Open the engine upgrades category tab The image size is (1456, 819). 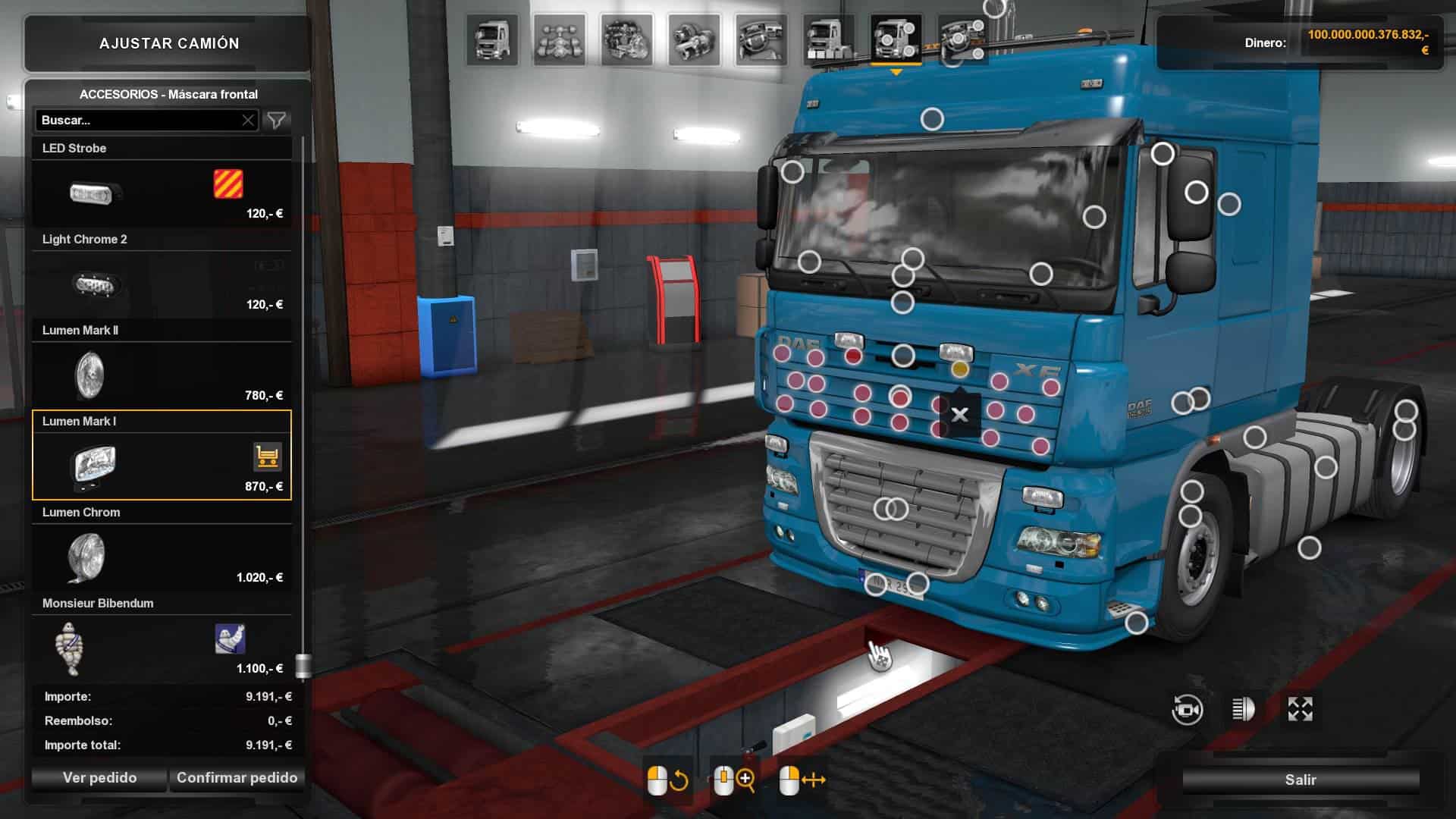pyautogui.click(x=626, y=40)
